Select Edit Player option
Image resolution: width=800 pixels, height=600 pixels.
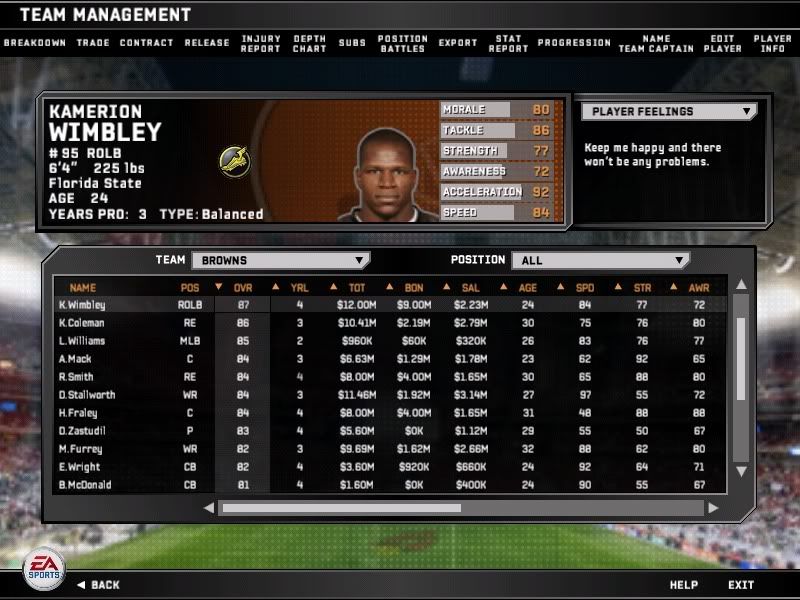pos(722,44)
